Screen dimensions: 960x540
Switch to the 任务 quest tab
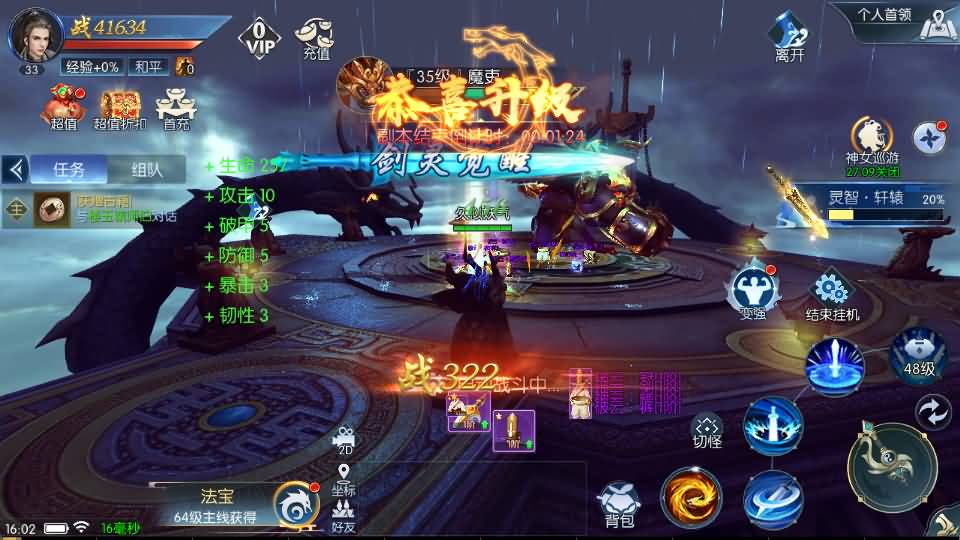tap(68, 169)
